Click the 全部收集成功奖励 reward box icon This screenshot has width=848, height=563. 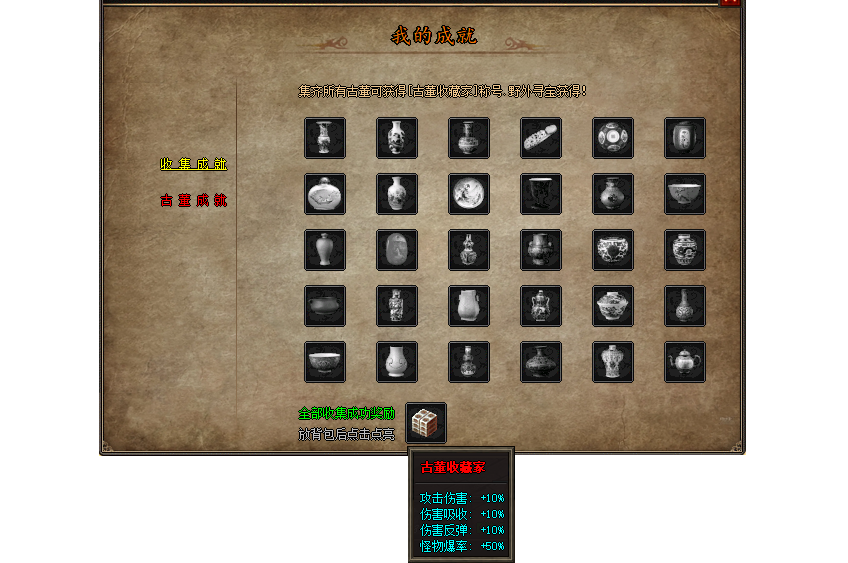(426, 423)
